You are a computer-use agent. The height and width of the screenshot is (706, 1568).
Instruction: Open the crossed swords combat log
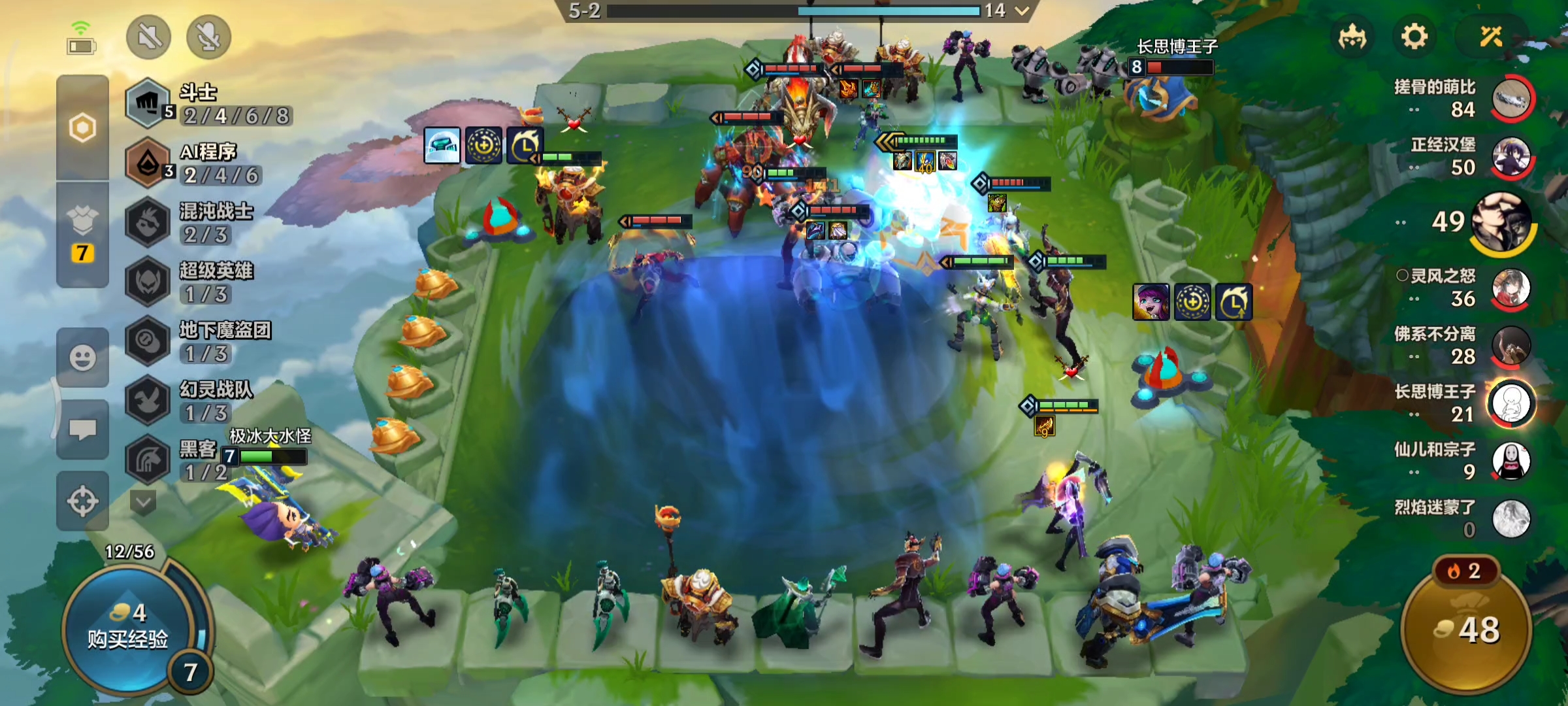click(1492, 37)
